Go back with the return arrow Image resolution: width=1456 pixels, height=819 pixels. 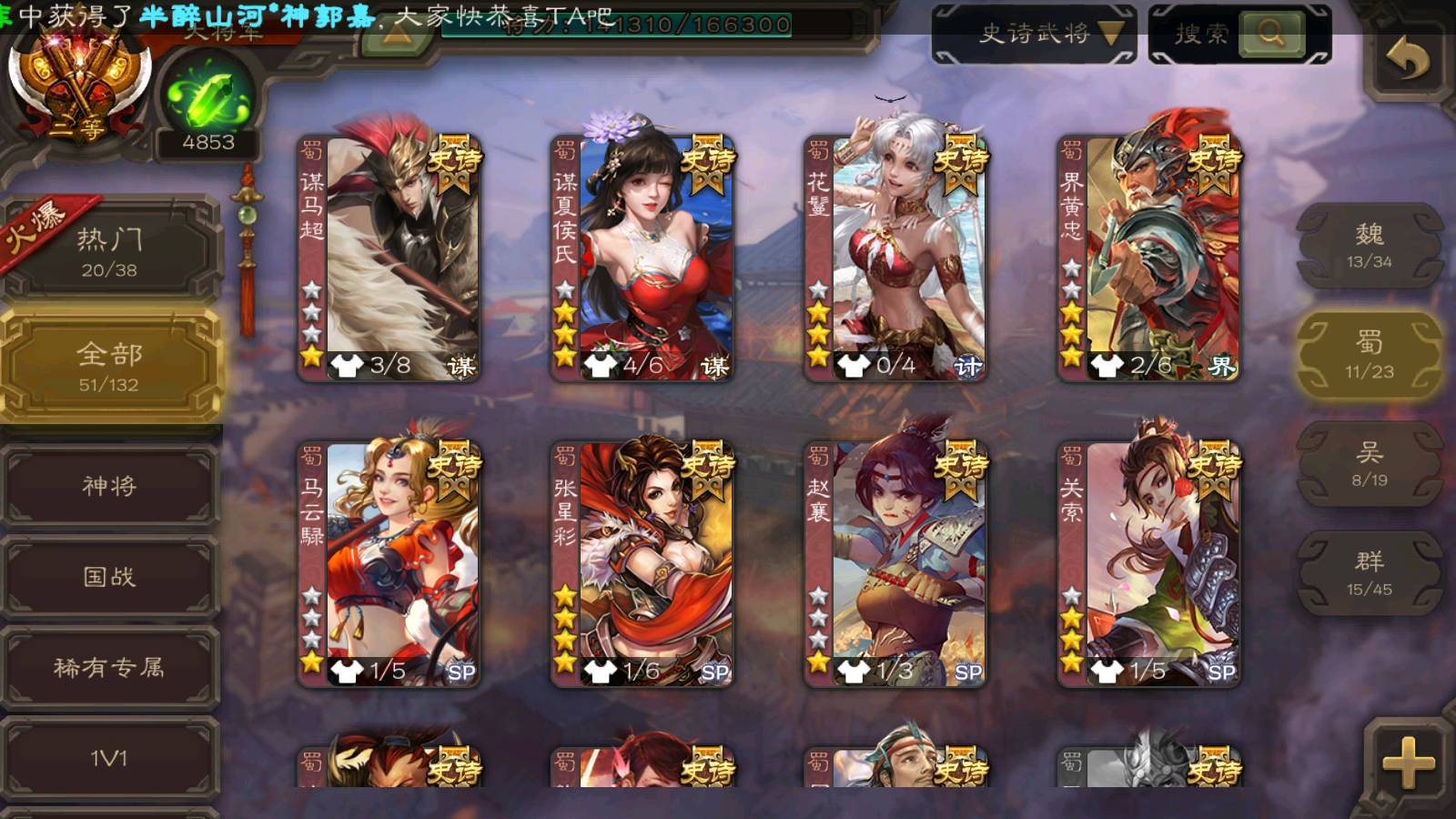coord(1407,62)
